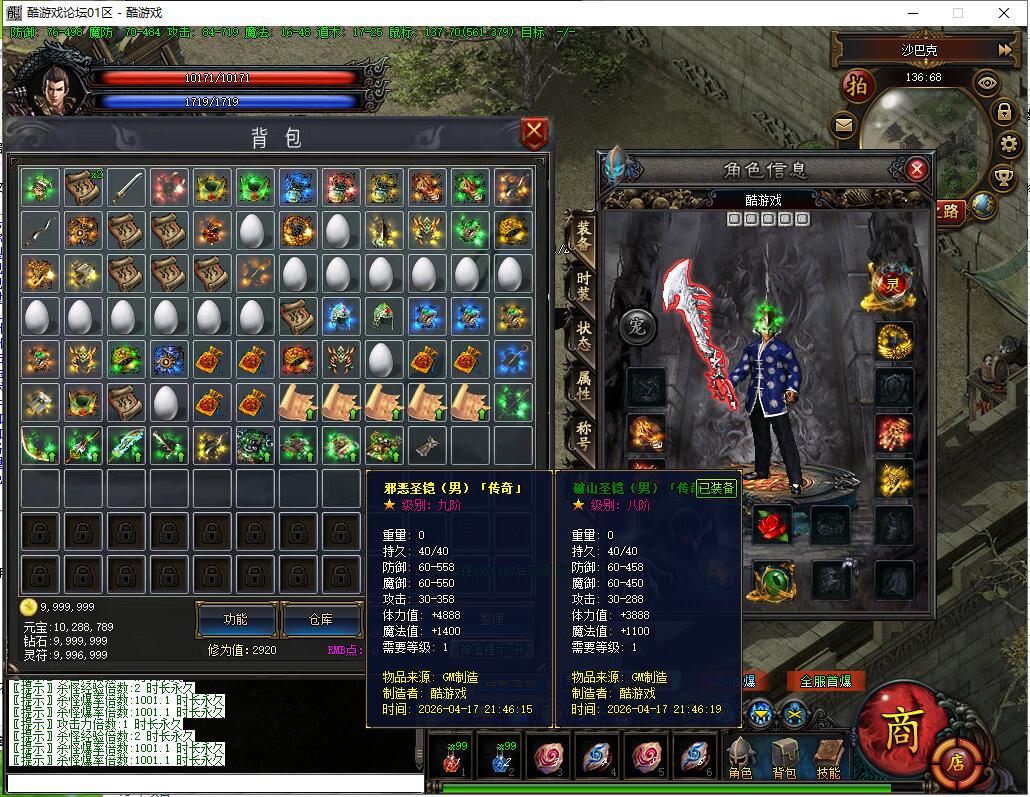This screenshot has width=1030, height=797.
Task: Click the round 宠 pet button
Action: (637, 325)
